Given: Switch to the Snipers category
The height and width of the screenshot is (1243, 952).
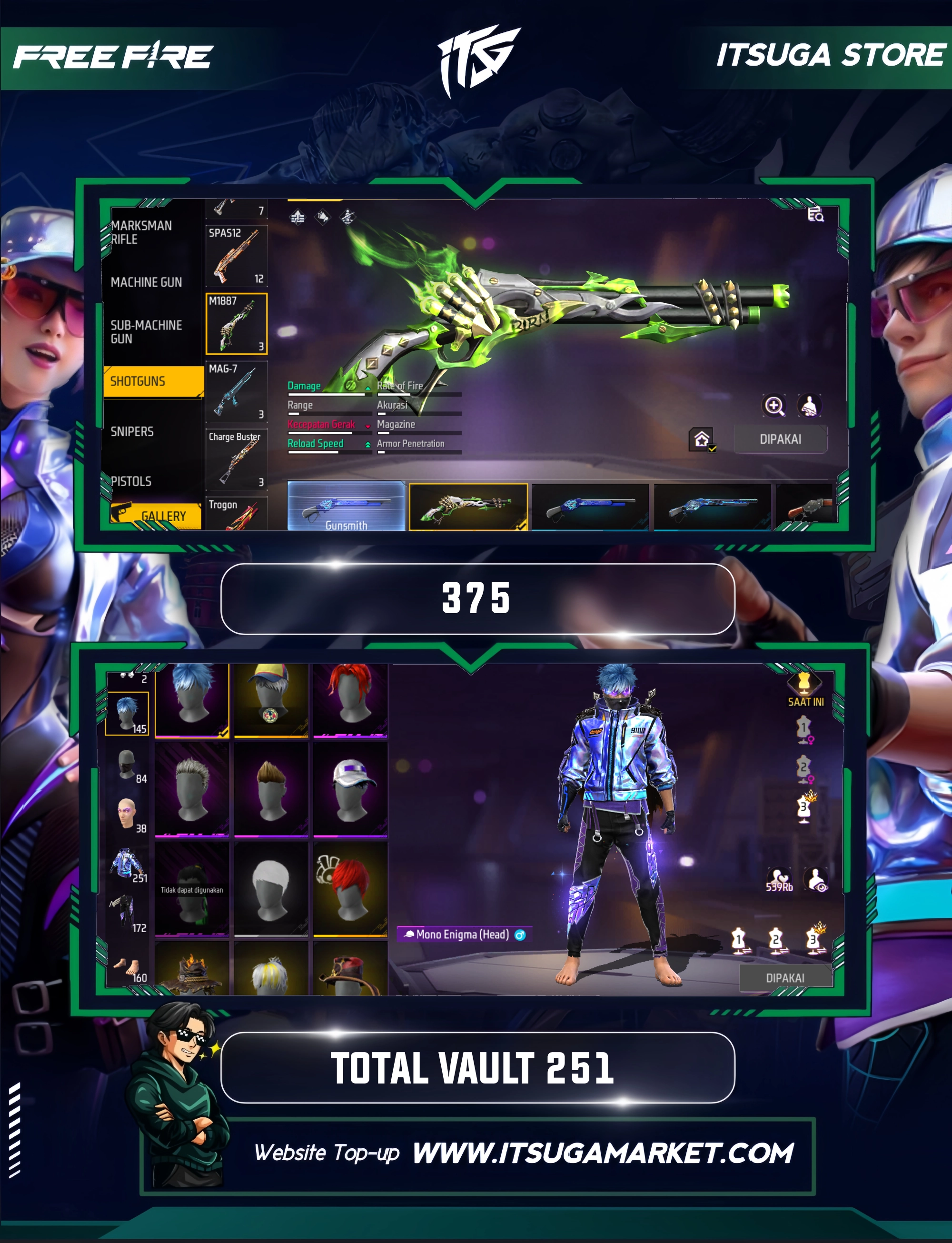Looking at the screenshot, I should point(132,432).
